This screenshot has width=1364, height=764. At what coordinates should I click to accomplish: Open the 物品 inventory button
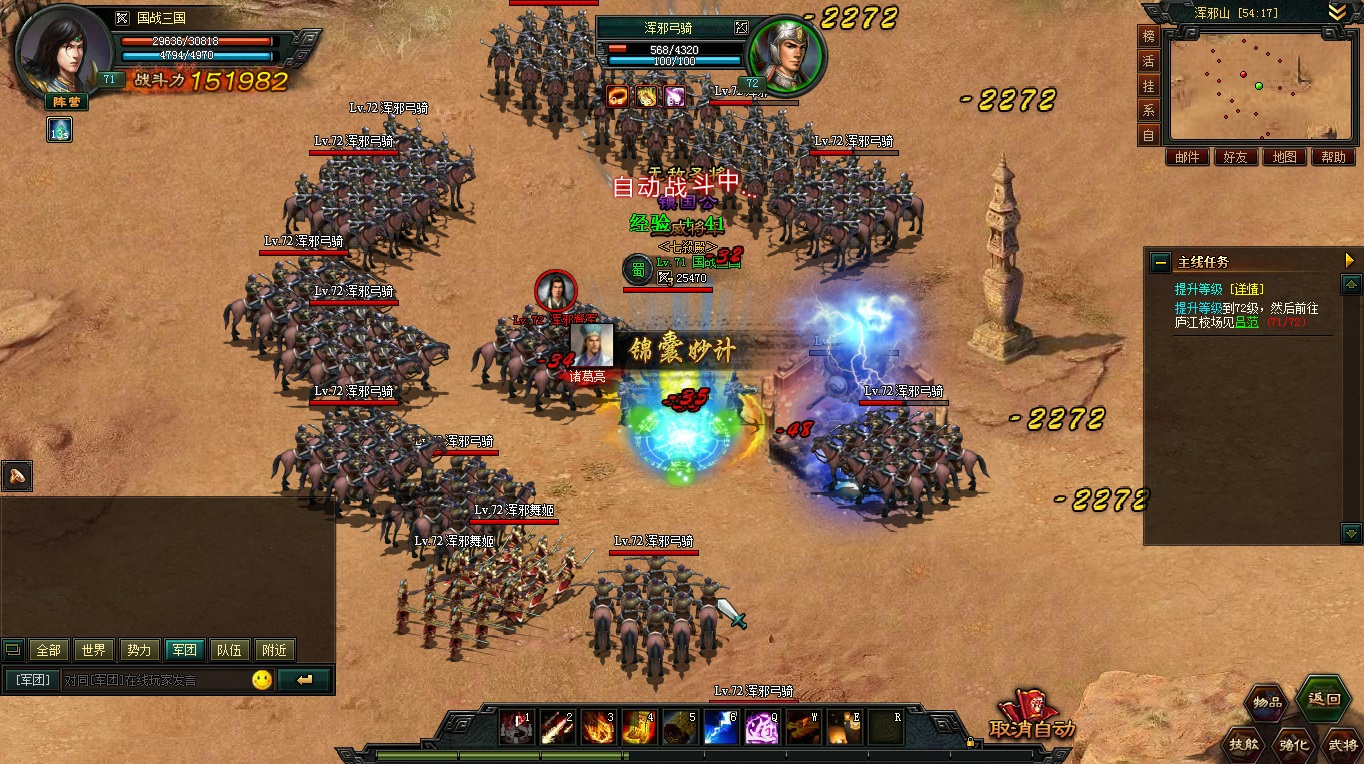pos(1269,701)
